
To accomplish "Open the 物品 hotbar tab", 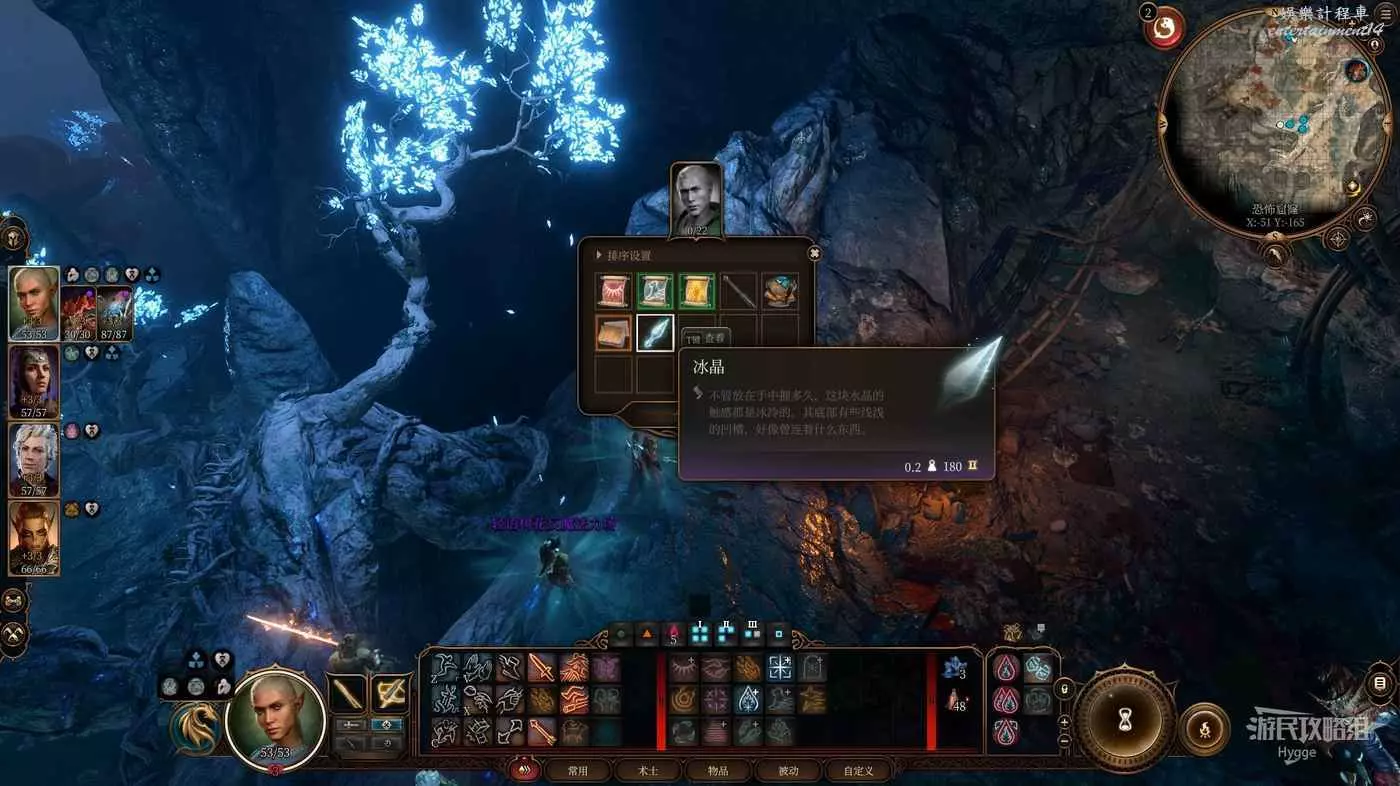I will (718, 771).
